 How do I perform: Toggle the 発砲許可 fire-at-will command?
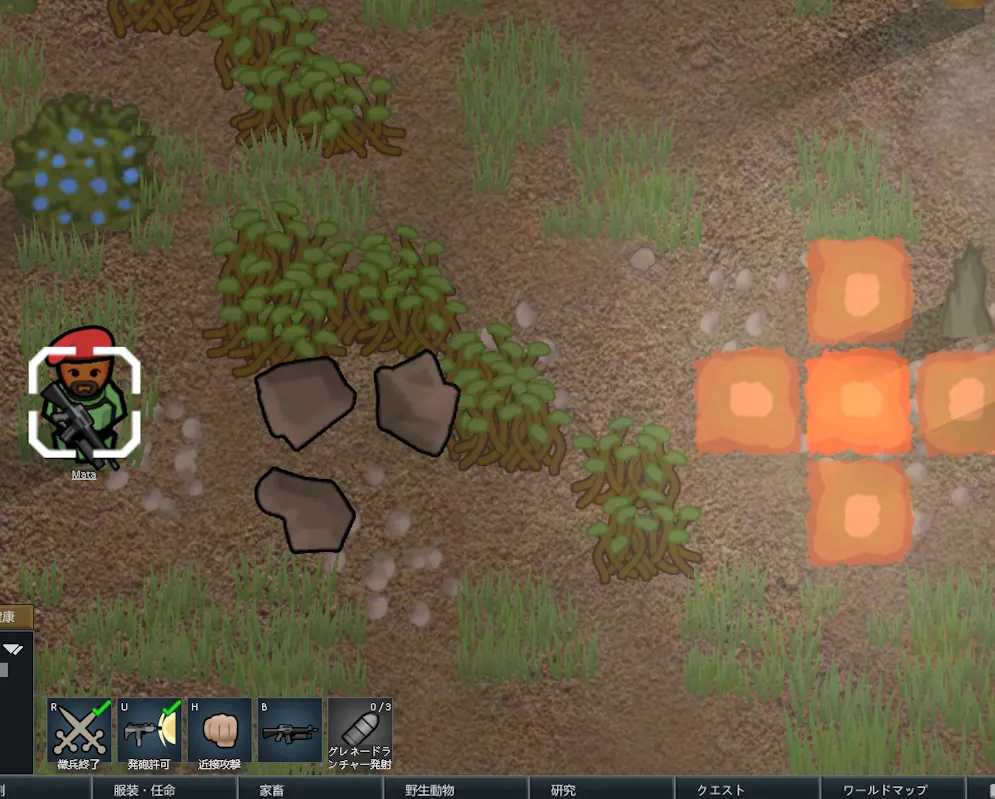coord(149,731)
